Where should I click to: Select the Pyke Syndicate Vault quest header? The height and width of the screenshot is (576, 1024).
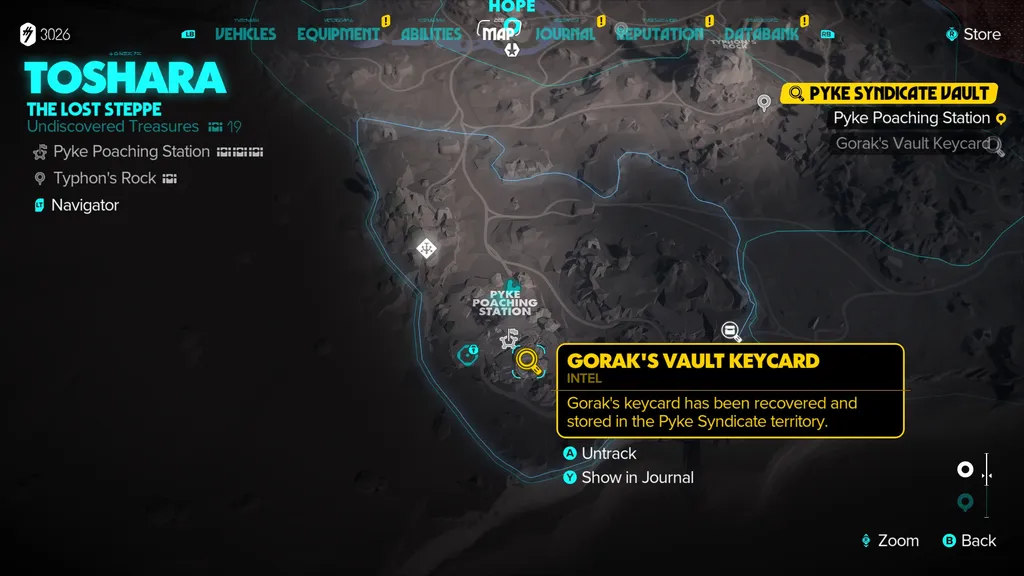pyautogui.click(x=898, y=93)
